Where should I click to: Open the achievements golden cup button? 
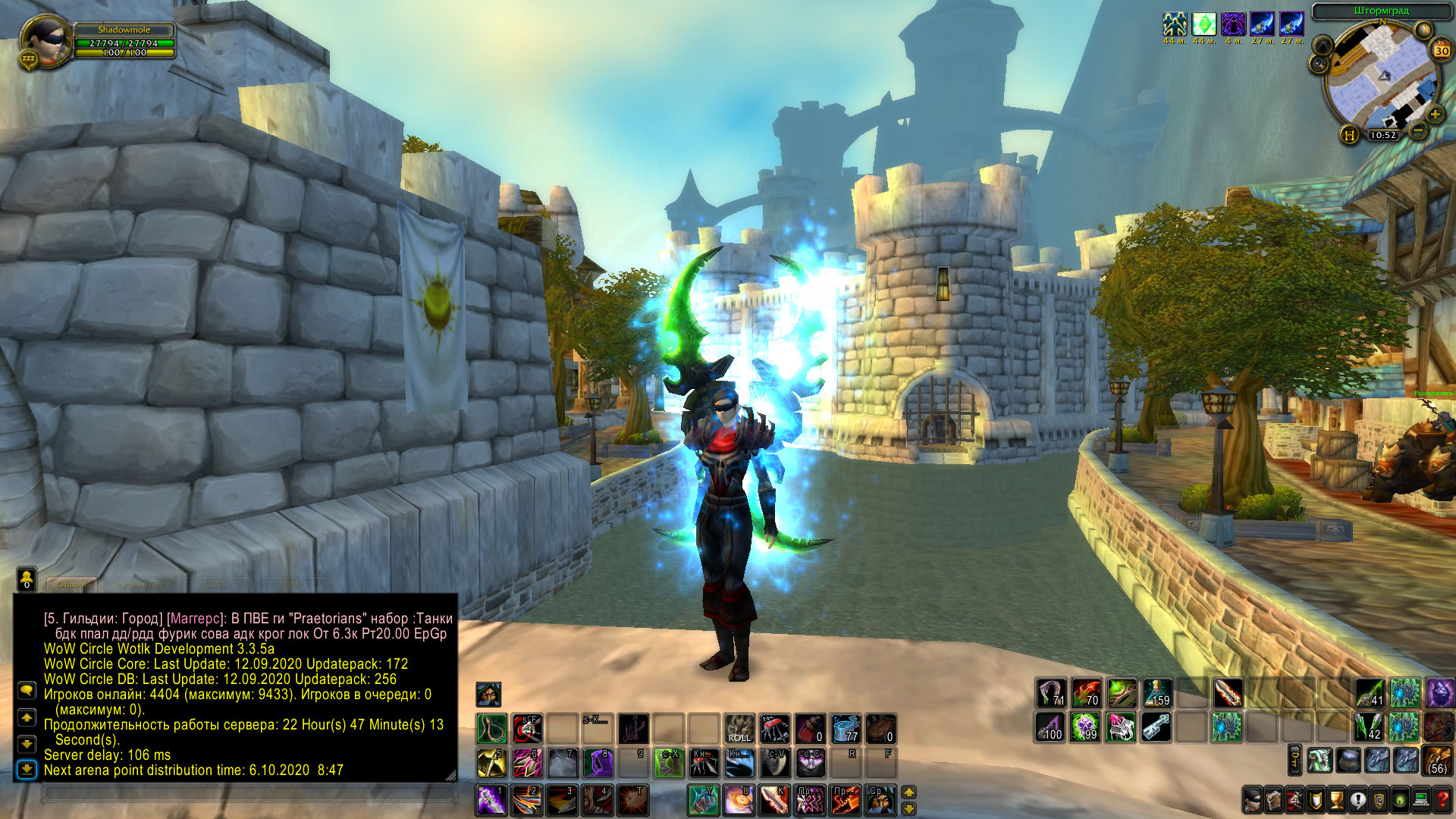pos(1337,799)
